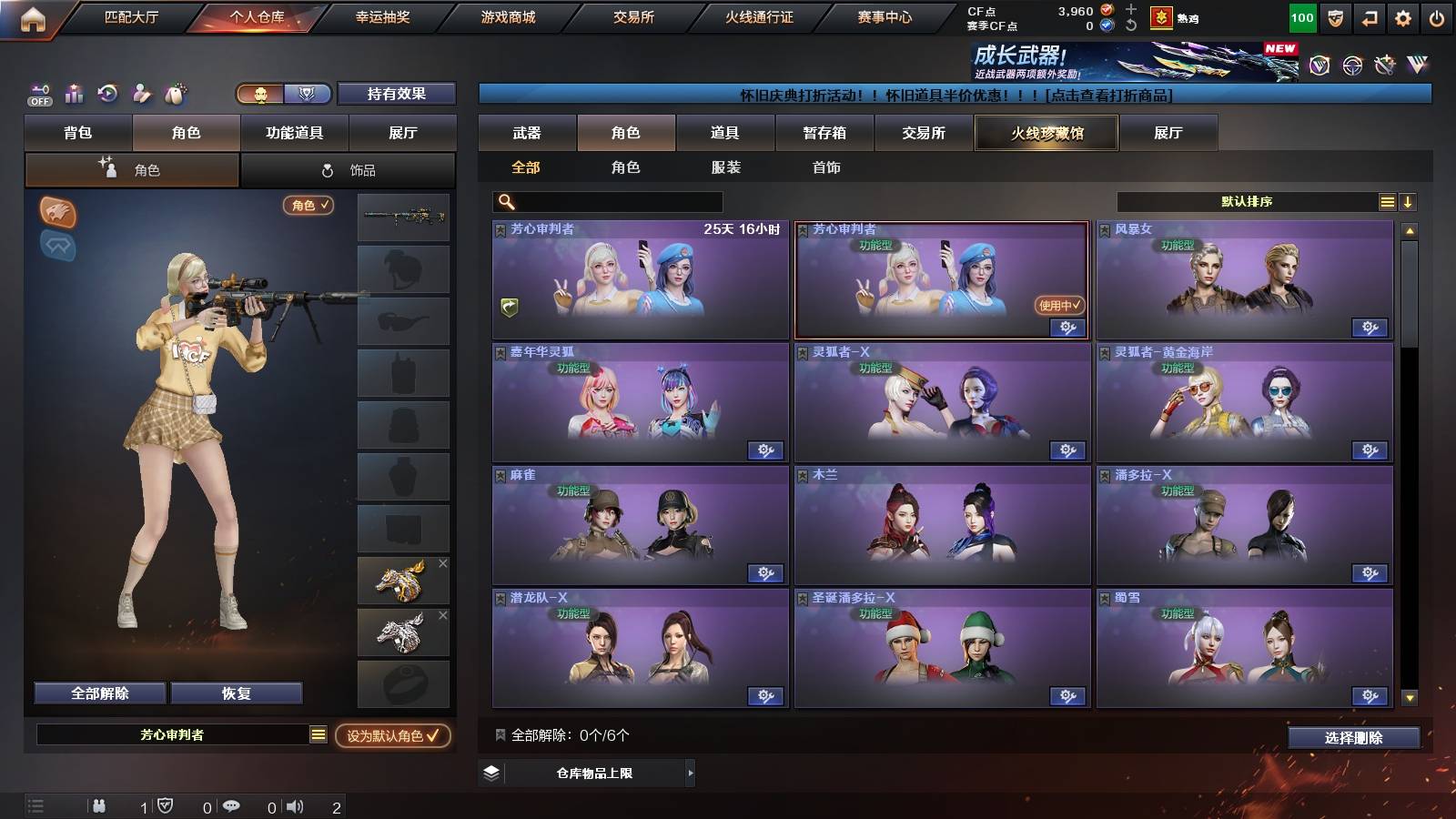Screen dimensions: 1456x819
Task: Switch to the 火线珍藏馆 tab
Action: [1046, 133]
